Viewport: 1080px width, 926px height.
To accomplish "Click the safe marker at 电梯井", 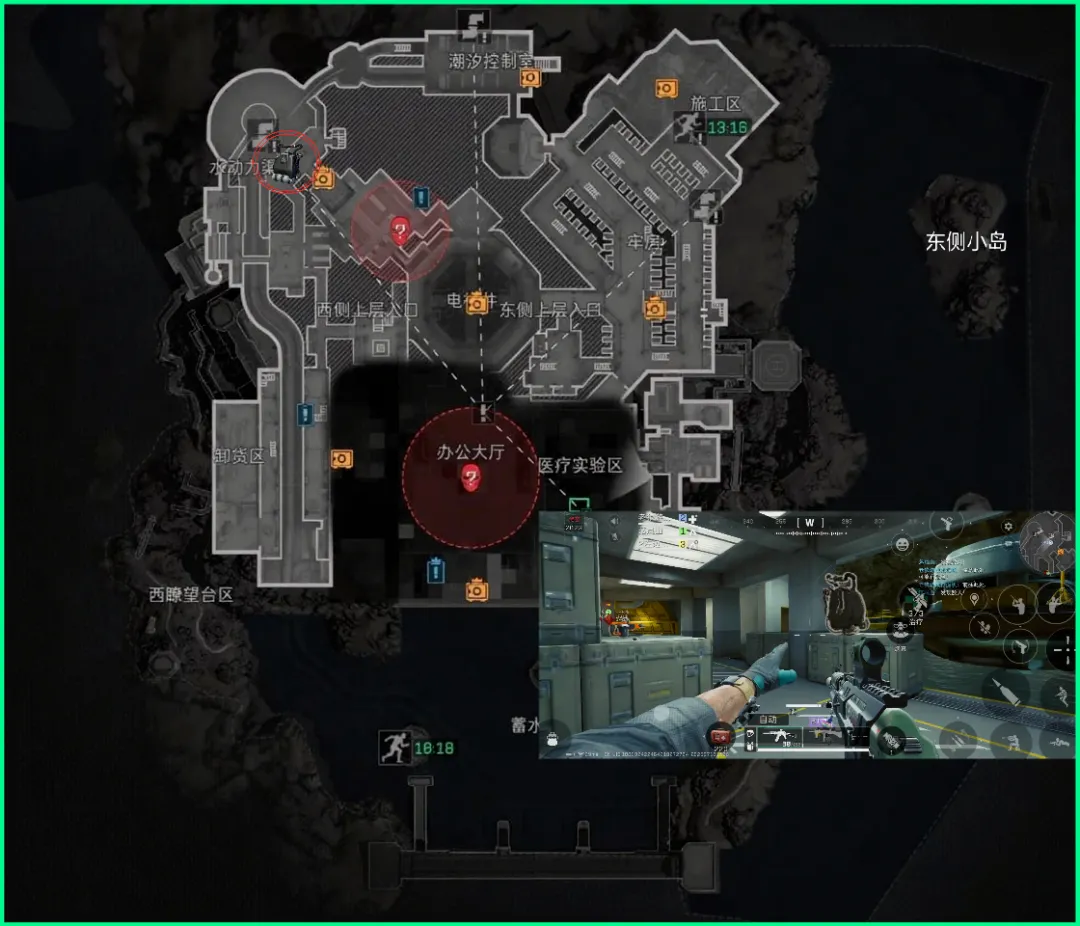I will pyautogui.click(x=478, y=301).
